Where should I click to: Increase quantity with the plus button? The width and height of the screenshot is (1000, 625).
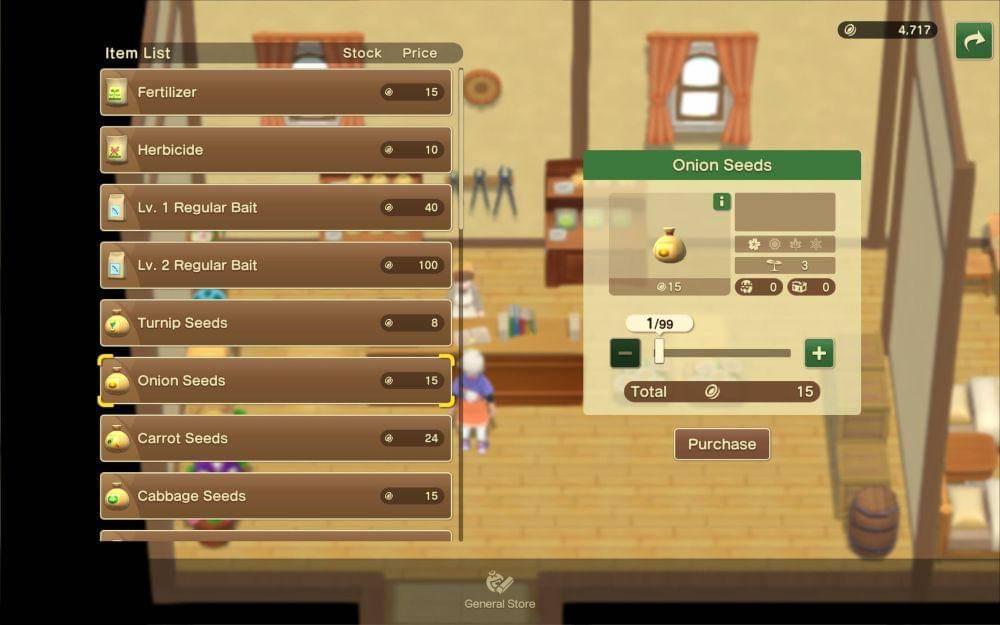[819, 353]
